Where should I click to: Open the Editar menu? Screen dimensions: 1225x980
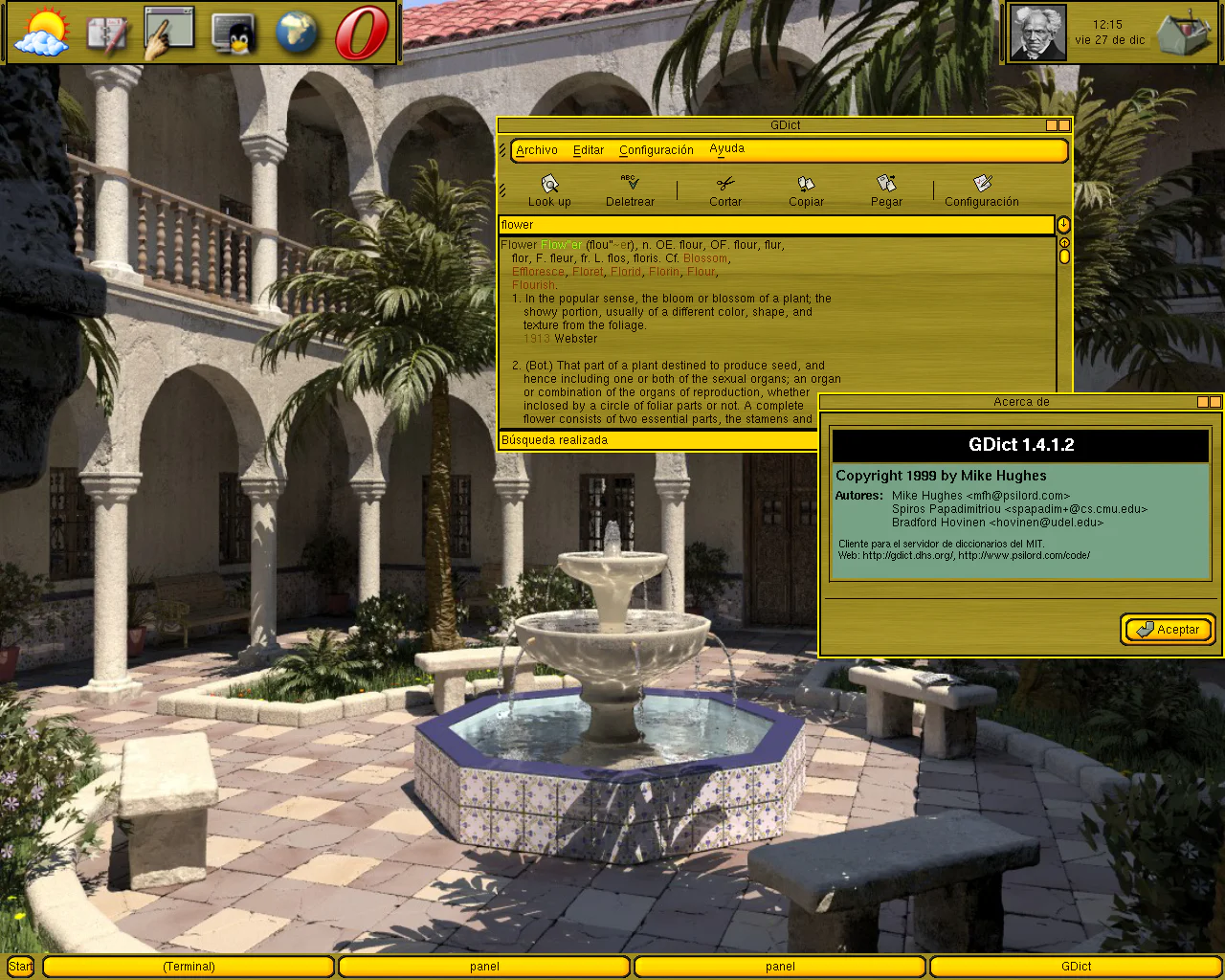click(588, 150)
